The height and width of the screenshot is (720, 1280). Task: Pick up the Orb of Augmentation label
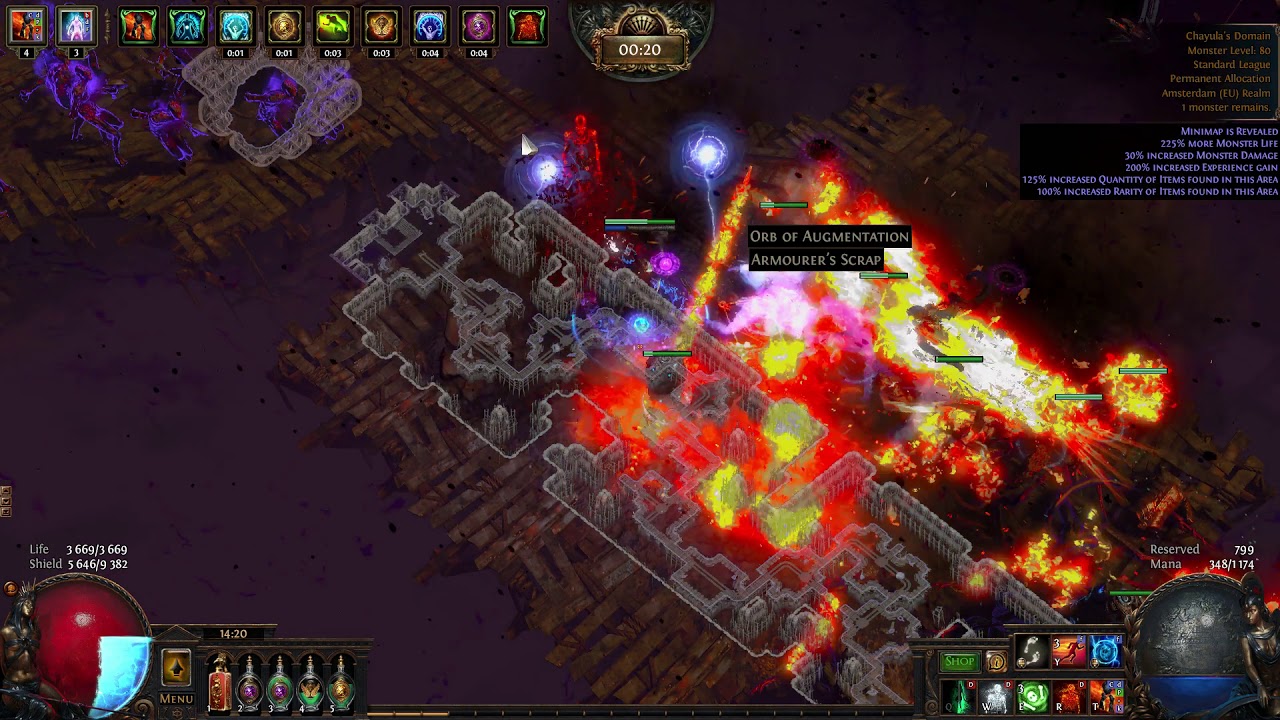pyautogui.click(x=829, y=237)
